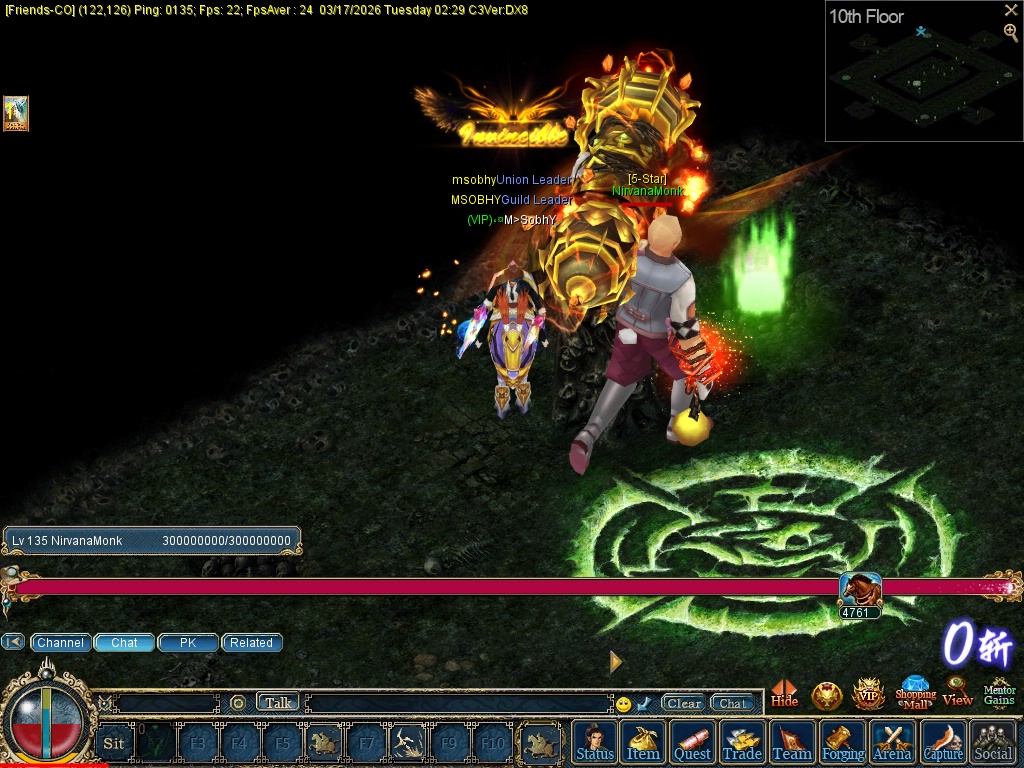Select the Channel tab
Image resolution: width=1024 pixels, height=768 pixels.
(x=60, y=643)
